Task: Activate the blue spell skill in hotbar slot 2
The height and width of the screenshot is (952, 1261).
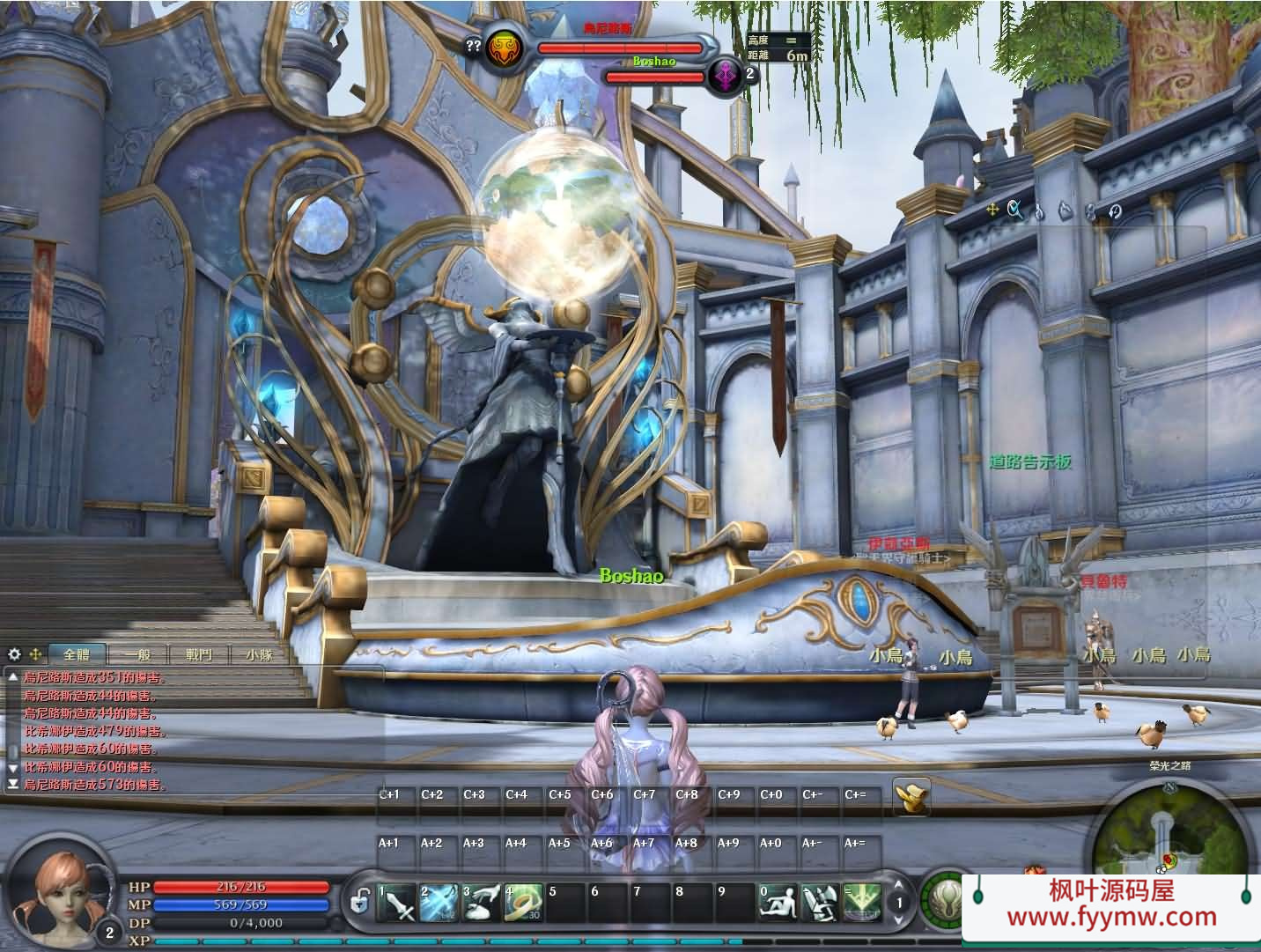Action: click(437, 903)
